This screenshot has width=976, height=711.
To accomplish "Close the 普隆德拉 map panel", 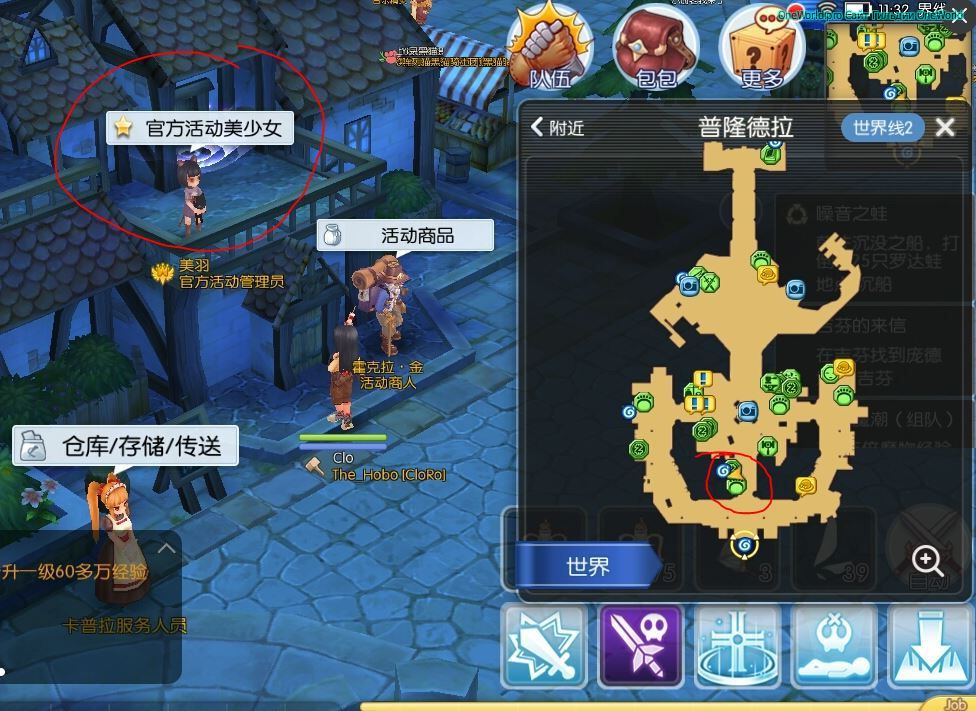I will pos(945,127).
